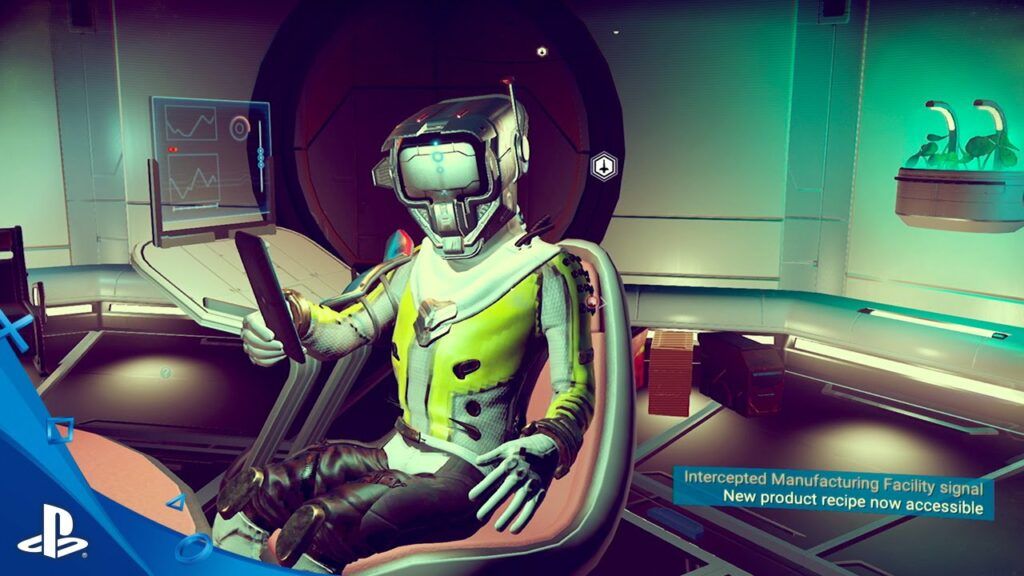Select the hexagonal starship marker icon
Screen dimensions: 1024x576
pos(602,167)
